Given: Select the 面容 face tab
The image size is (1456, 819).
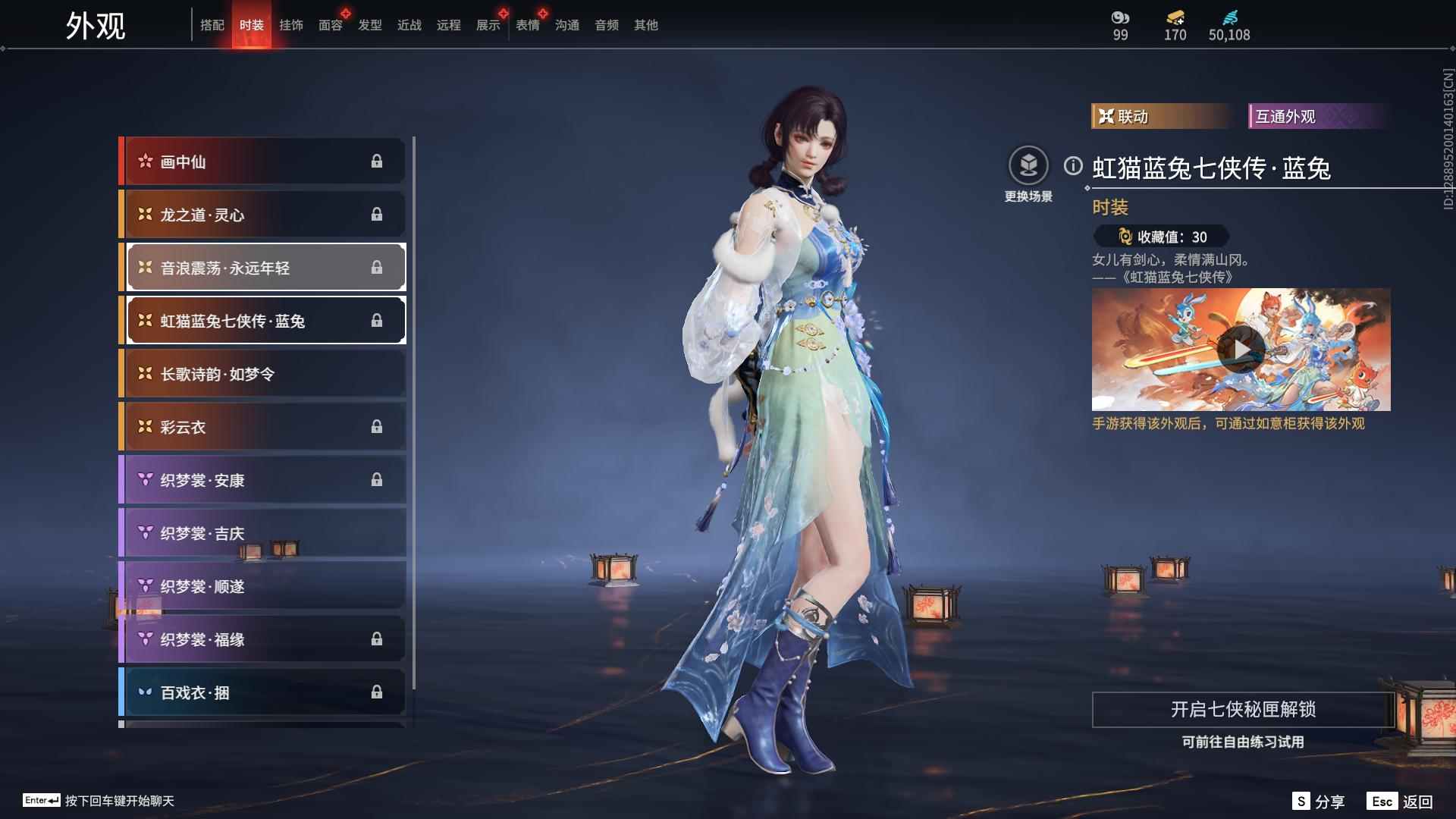Looking at the screenshot, I should coord(330,25).
